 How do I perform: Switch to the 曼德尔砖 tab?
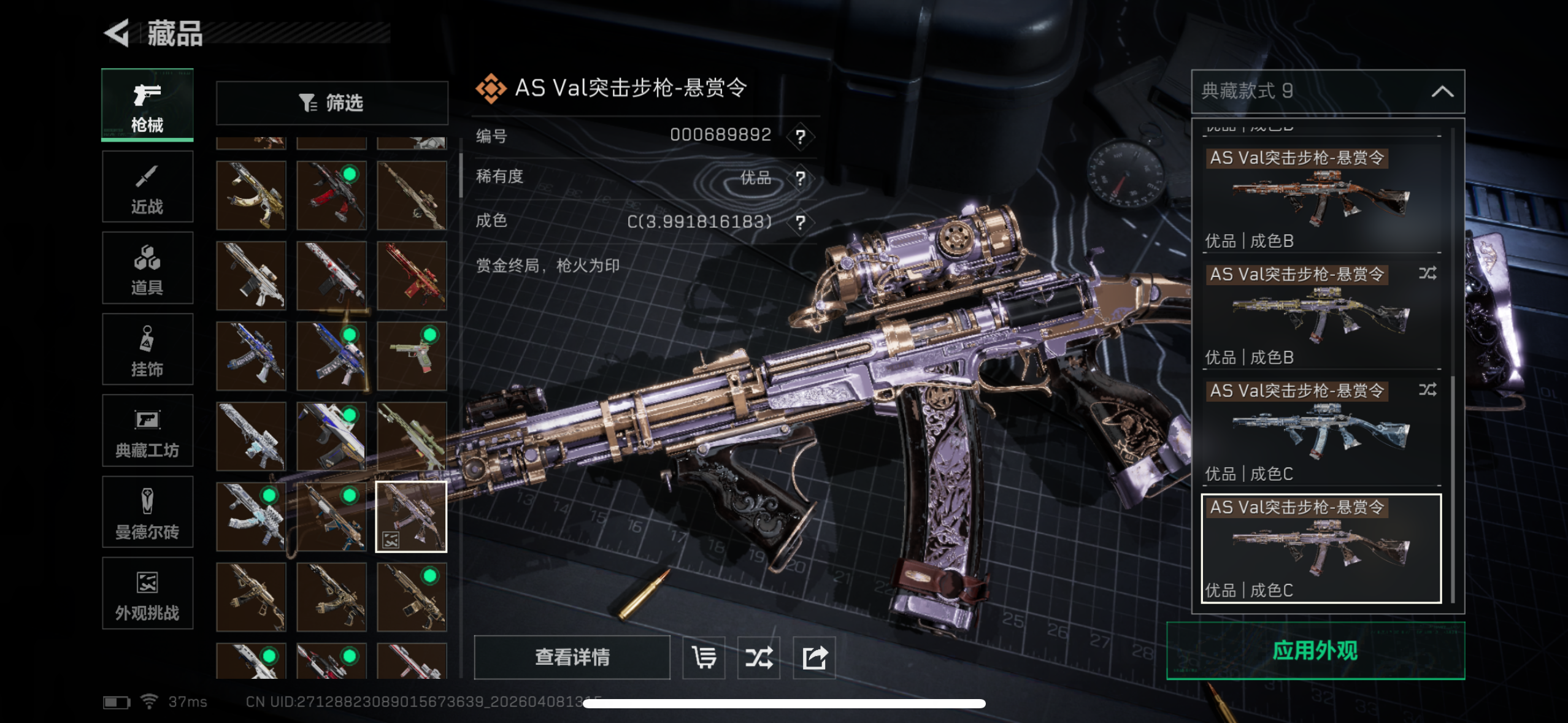147,512
